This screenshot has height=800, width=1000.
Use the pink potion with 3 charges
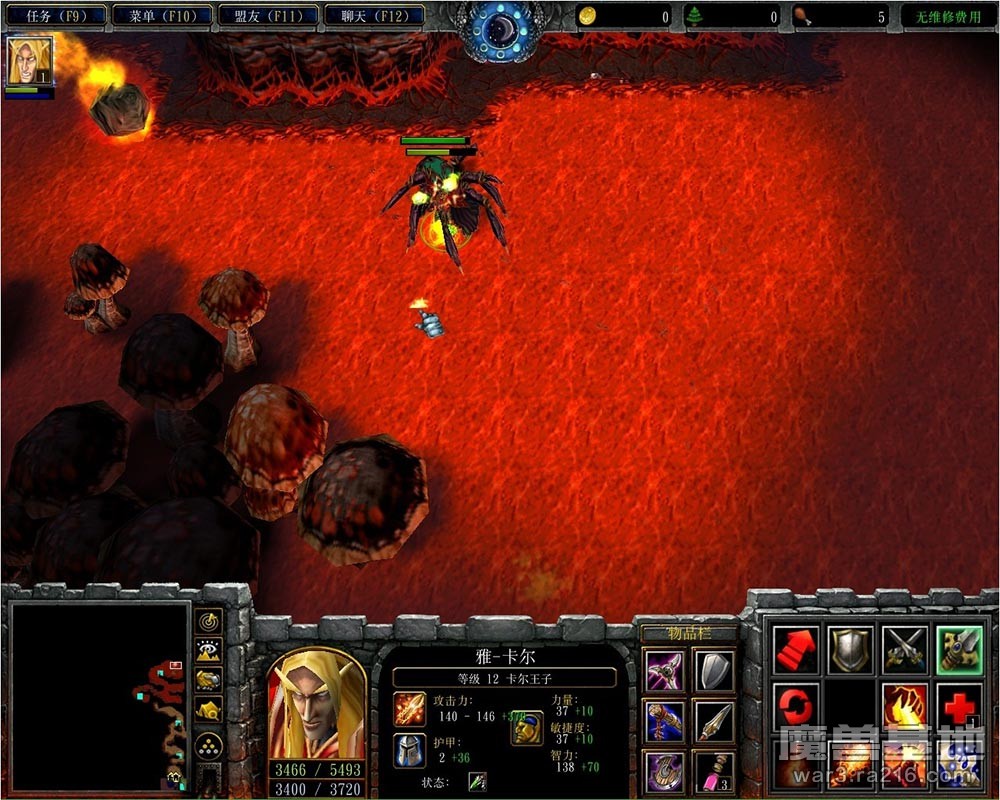714,772
